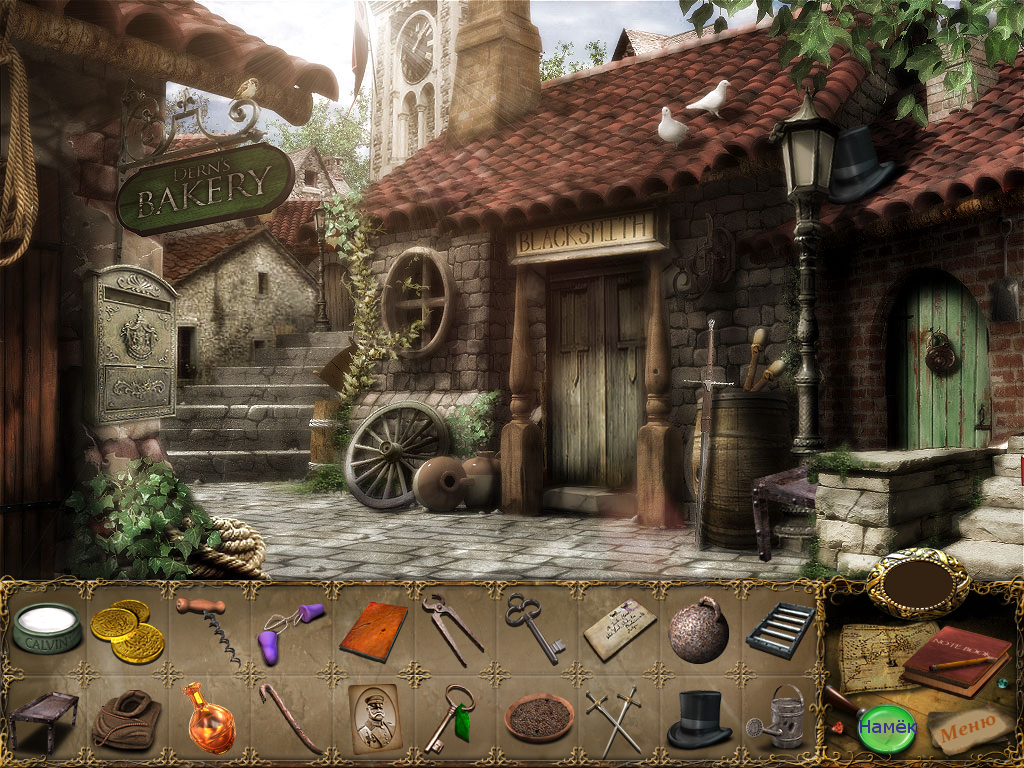Pick the old portrait photograph slot
This screenshot has height=768, width=1024.
tap(373, 717)
